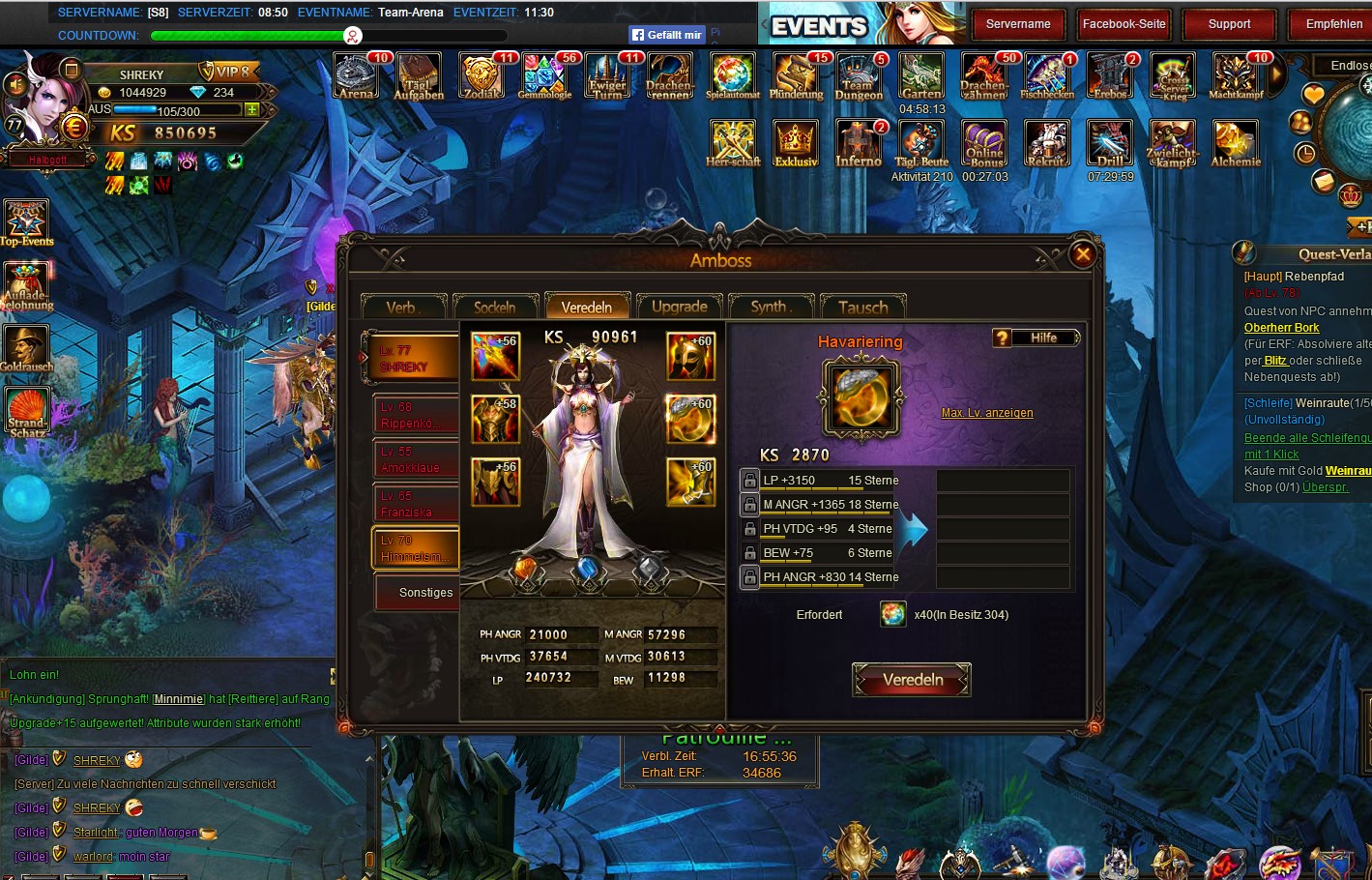Viewport: 1372px width, 880px height.
Task: Click the Support button
Action: [x=1229, y=24]
